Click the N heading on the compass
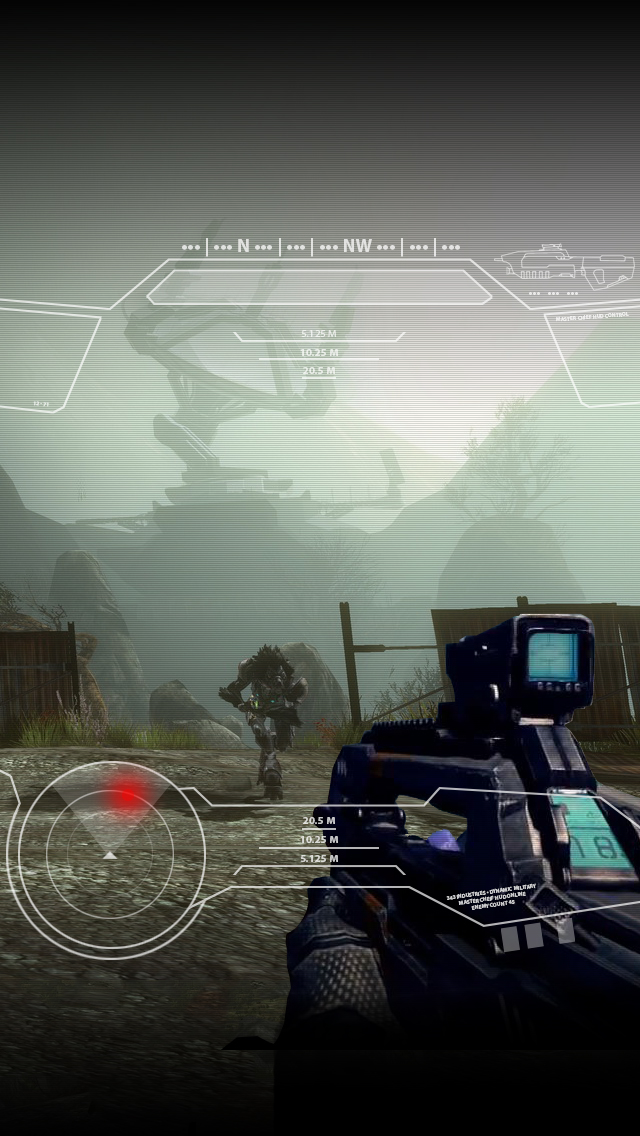Viewport: 640px width, 1136px height. [x=243, y=246]
